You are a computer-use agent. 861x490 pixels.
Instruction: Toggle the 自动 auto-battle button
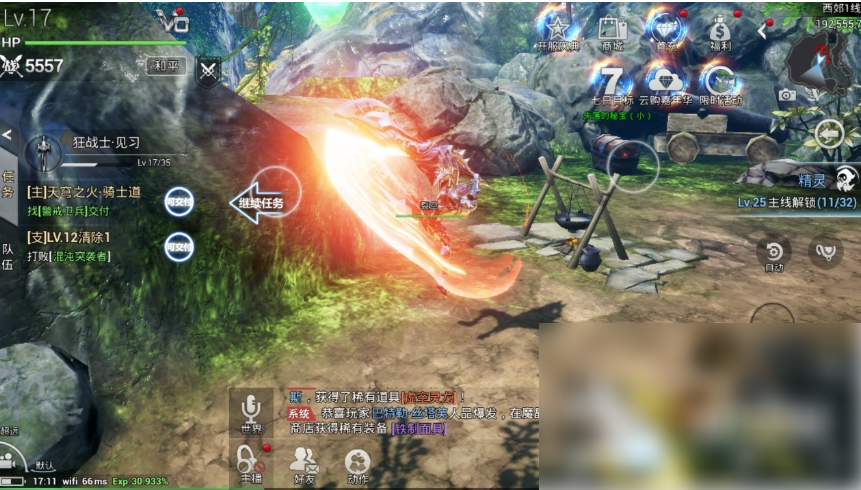tap(773, 254)
